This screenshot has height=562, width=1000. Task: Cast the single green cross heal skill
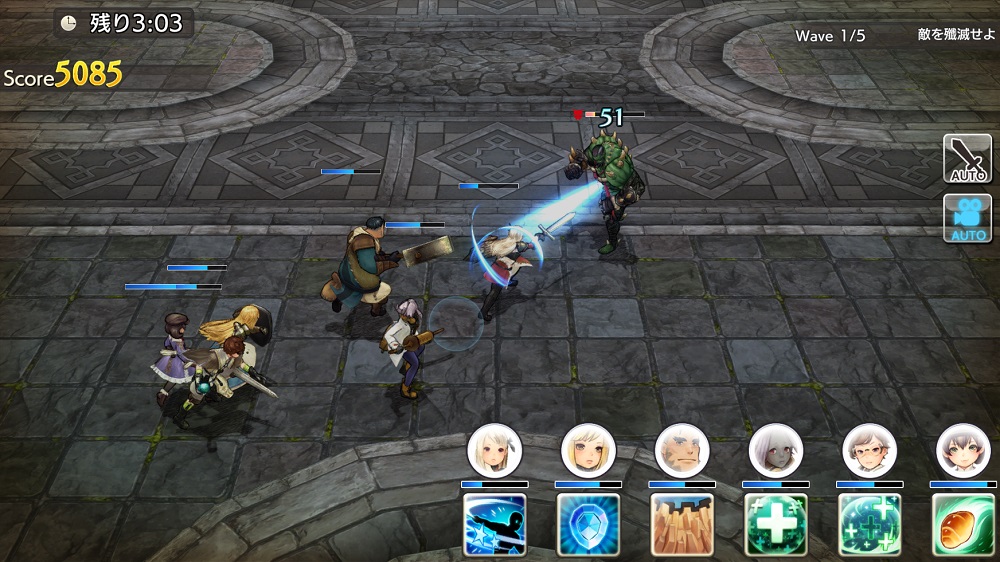click(776, 524)
